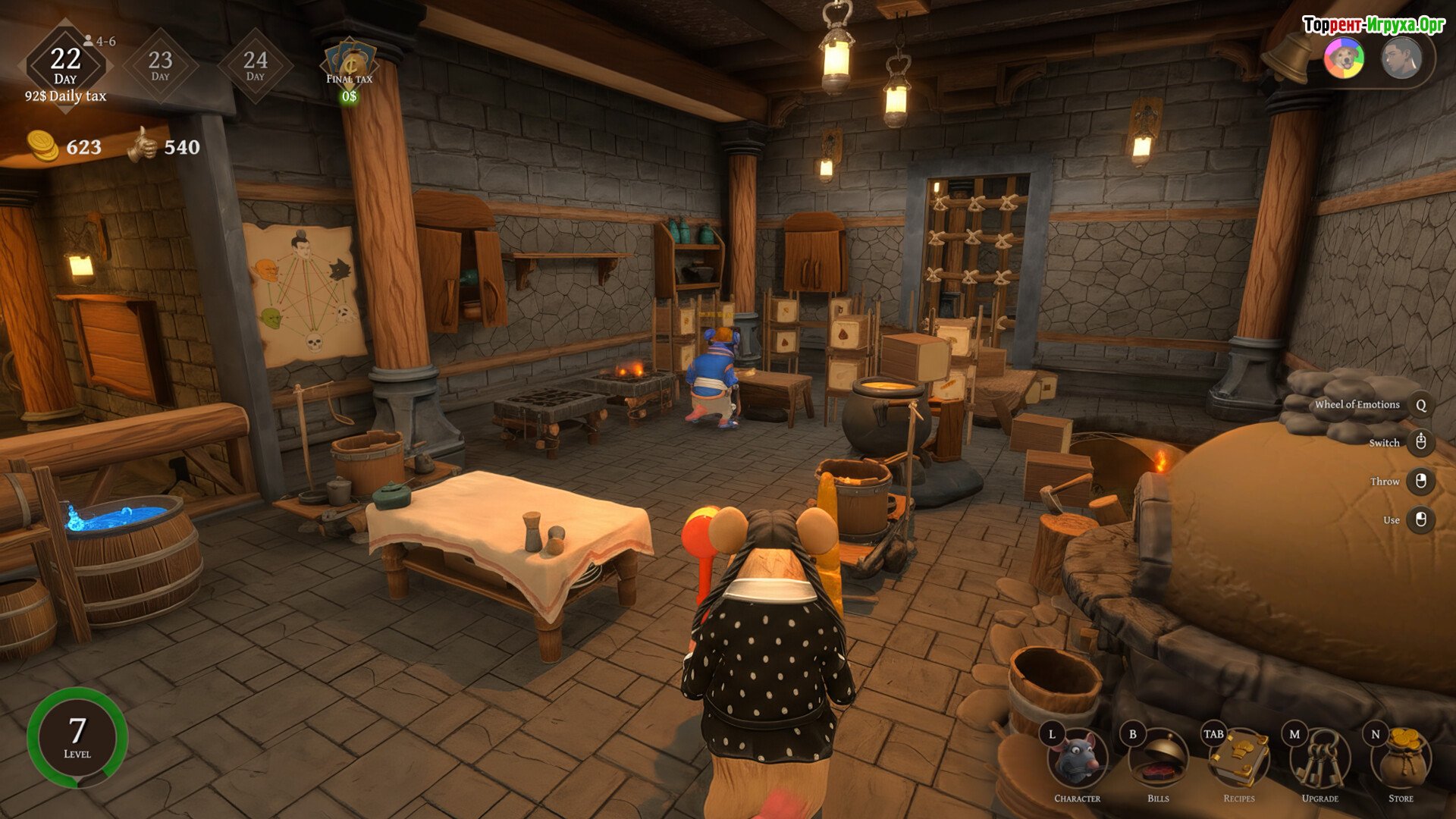Image resolution: width=1456 pixels, height=819 pixels.
Task: Click the dog player avatar
Action: pos(1345,58)
